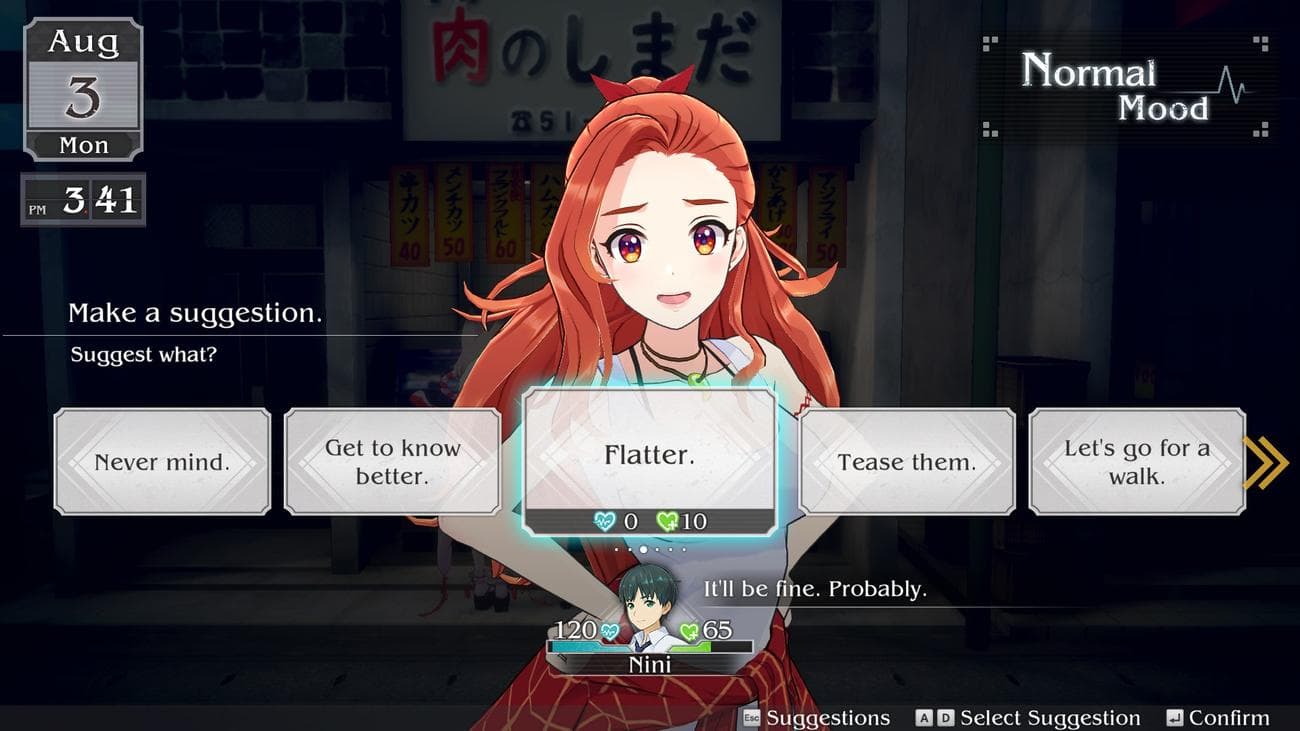
Task: Select the Tease them option
Action: tap(906, 462)
